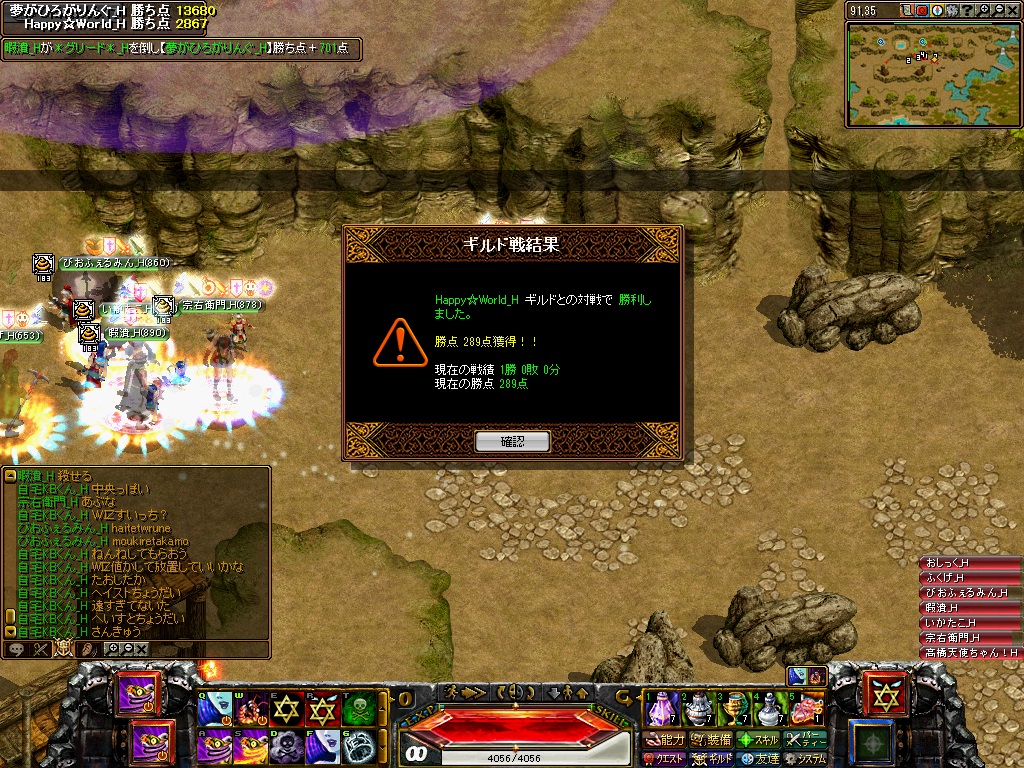Zoom in the minimap with the plus magnifier
Screen dimensions: 1024x768
click(x=983, y=10)
